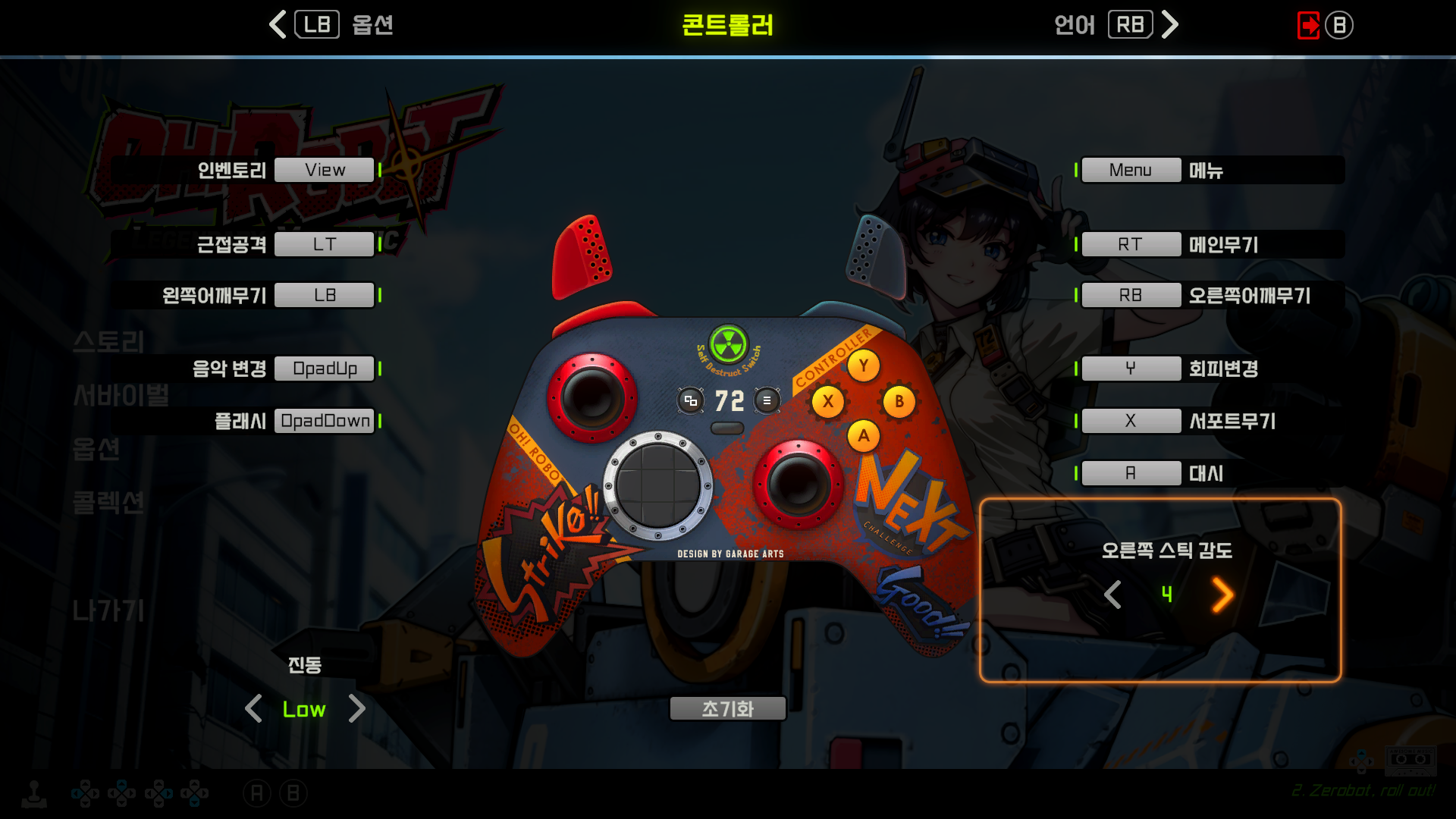The image size is (1456, 819).
Task: Change the LT binding for 근접공격
Action: [x=325, y=244]
